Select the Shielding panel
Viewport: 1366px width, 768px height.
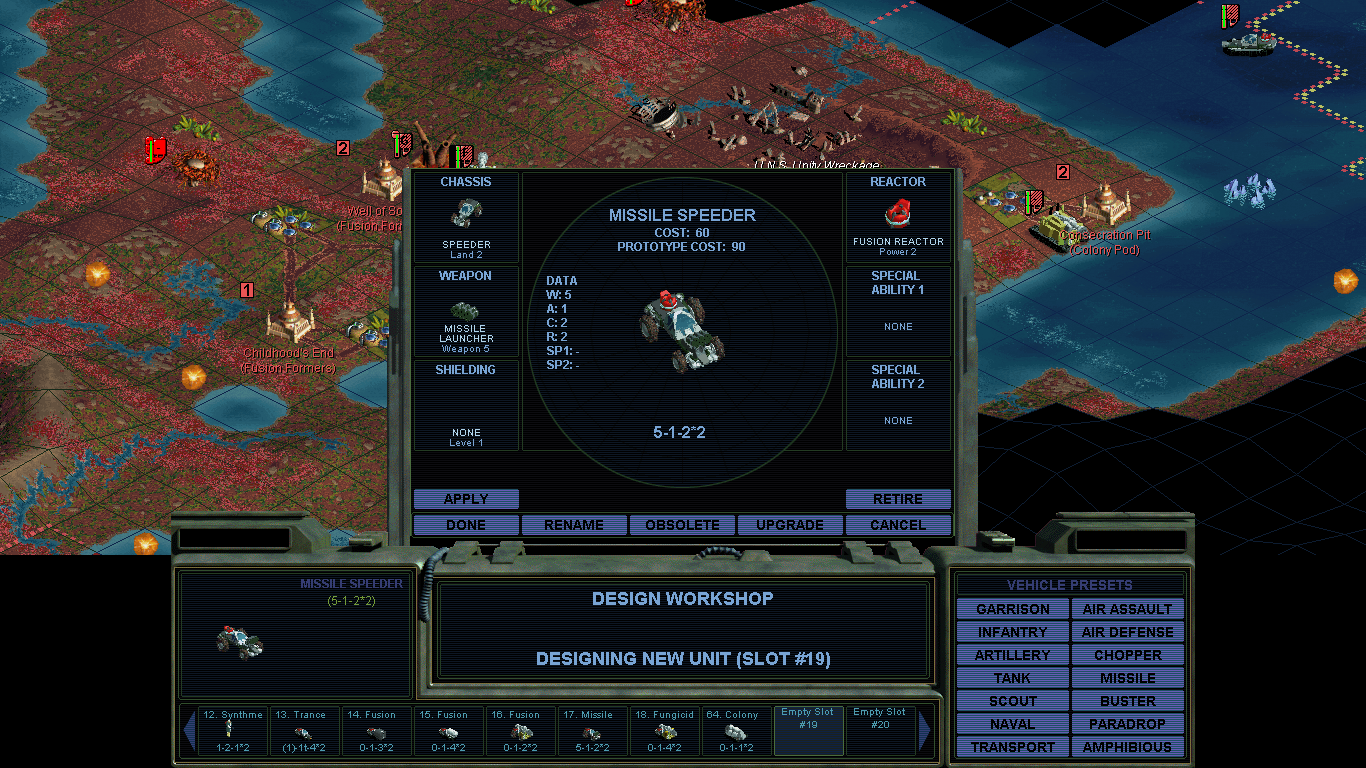click(x=466, y=405)
